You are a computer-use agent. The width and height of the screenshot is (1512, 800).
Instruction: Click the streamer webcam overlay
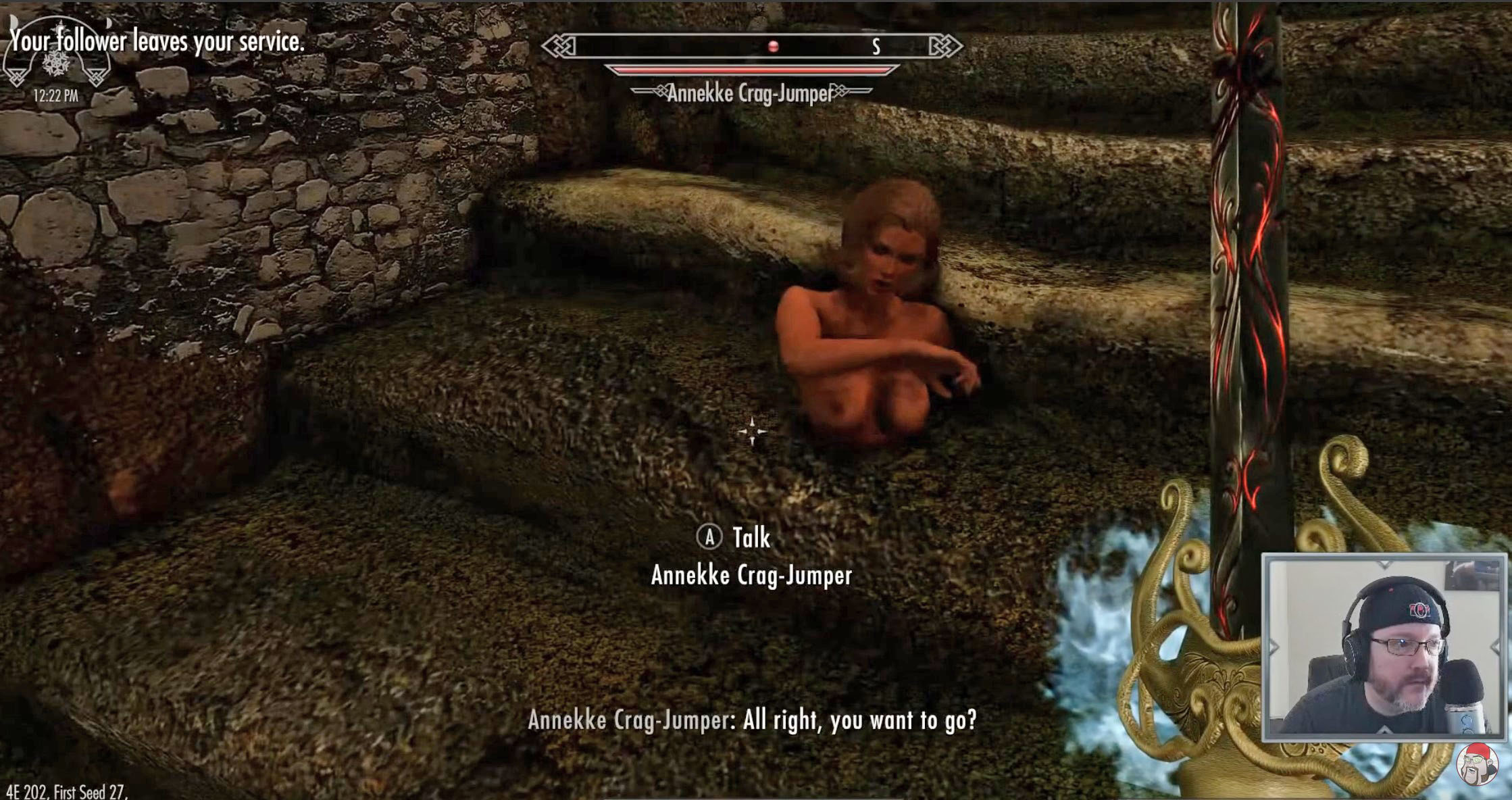tap(1383, 647)
